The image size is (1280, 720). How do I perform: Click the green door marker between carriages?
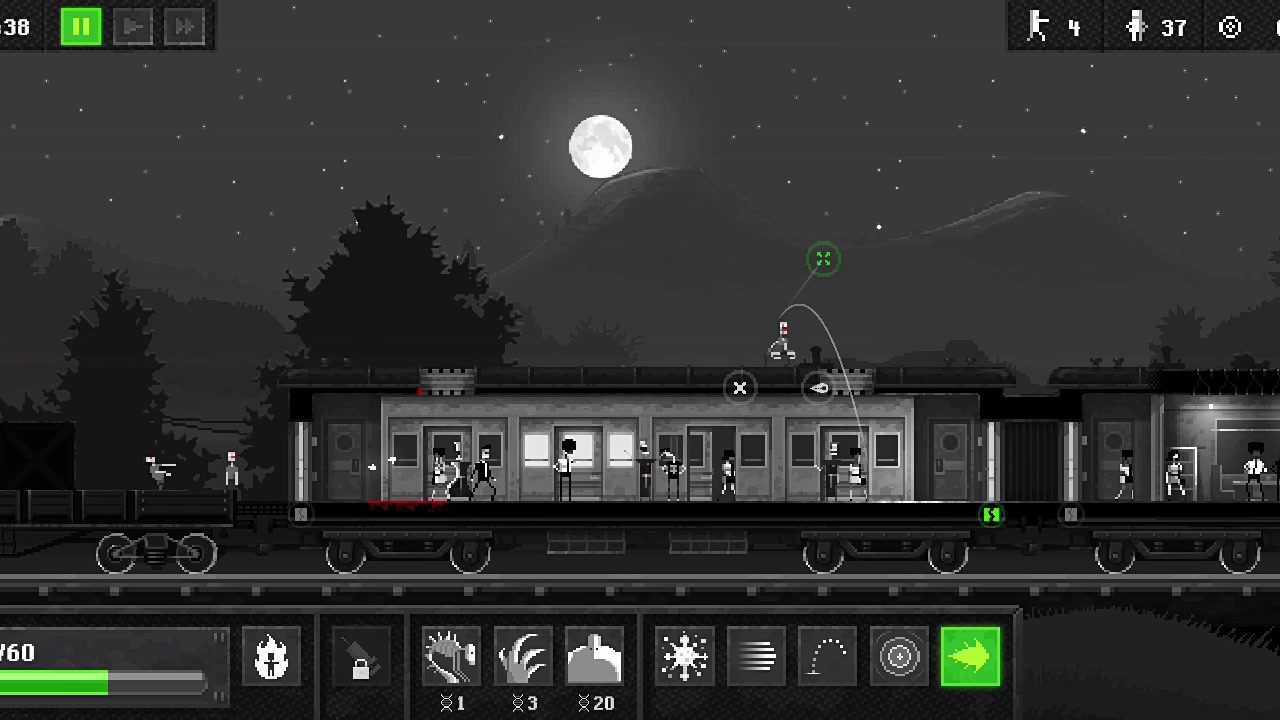pyautogui.click(x=991, y=514)
